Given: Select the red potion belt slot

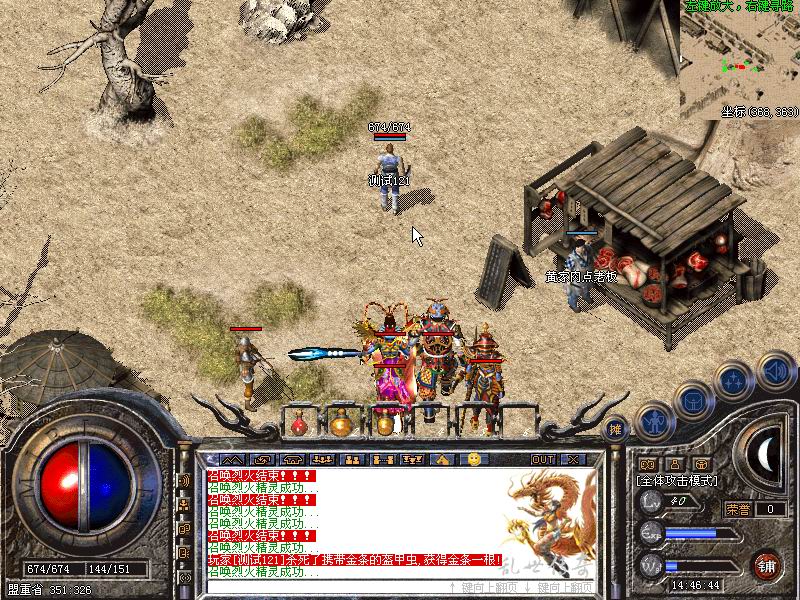Looking at the screenshot, I should coord(298,425).
